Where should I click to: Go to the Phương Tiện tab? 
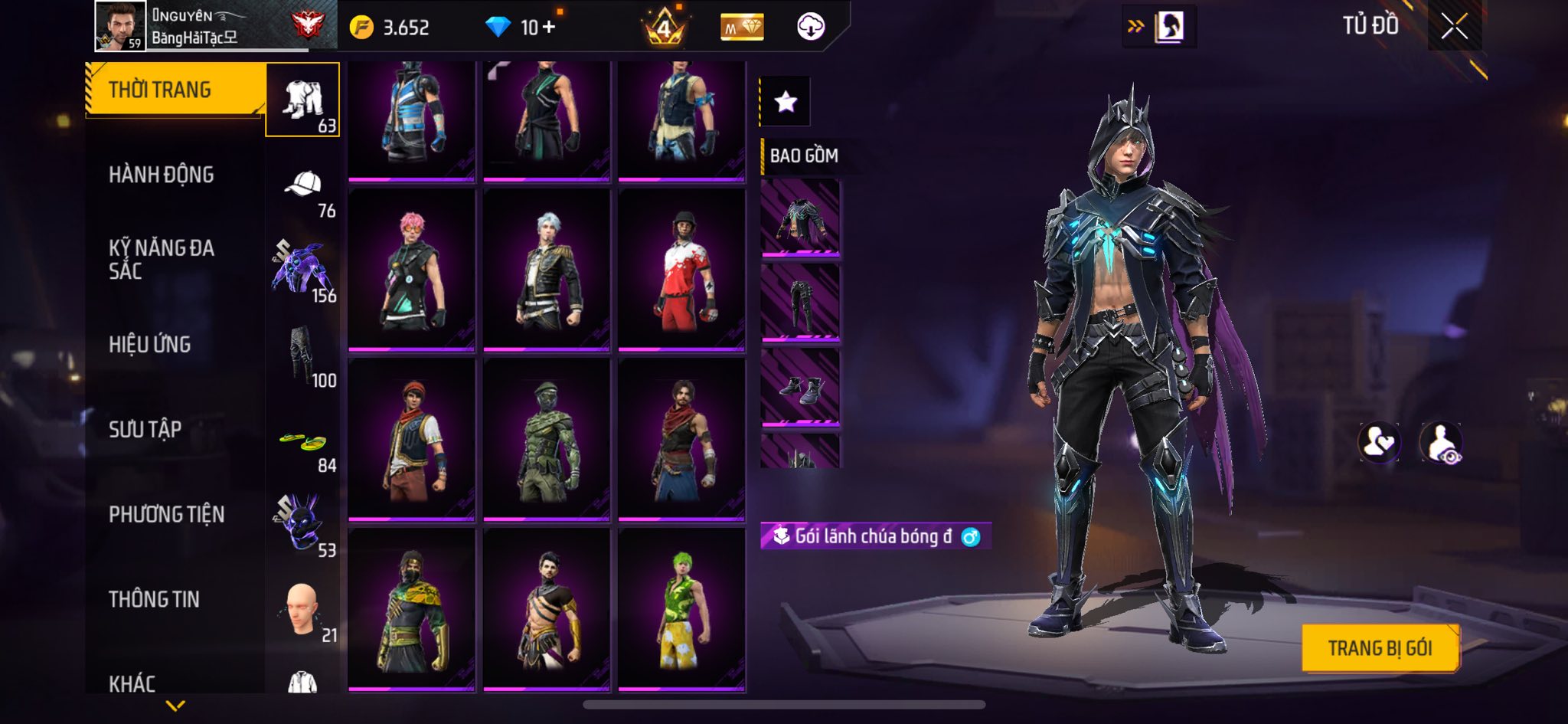click(x=166, y=514)
